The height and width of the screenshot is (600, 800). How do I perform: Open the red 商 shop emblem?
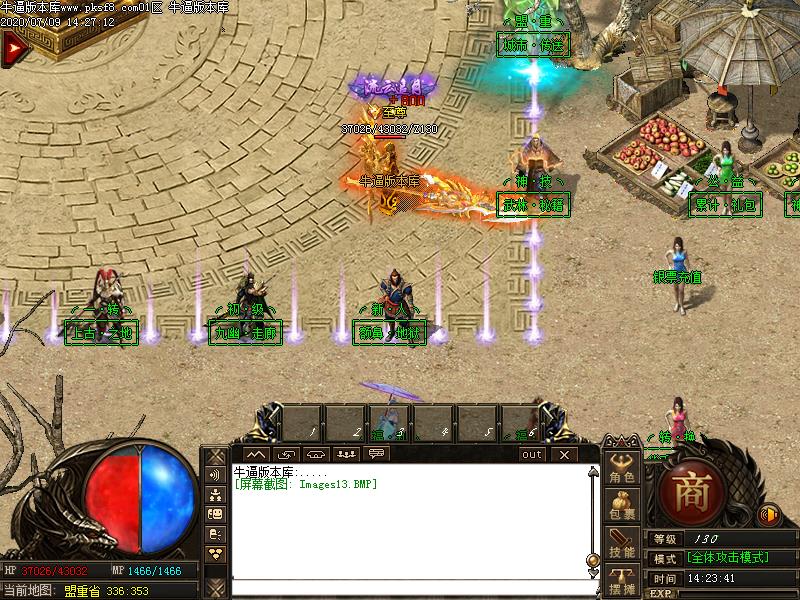tap(690, 493)
